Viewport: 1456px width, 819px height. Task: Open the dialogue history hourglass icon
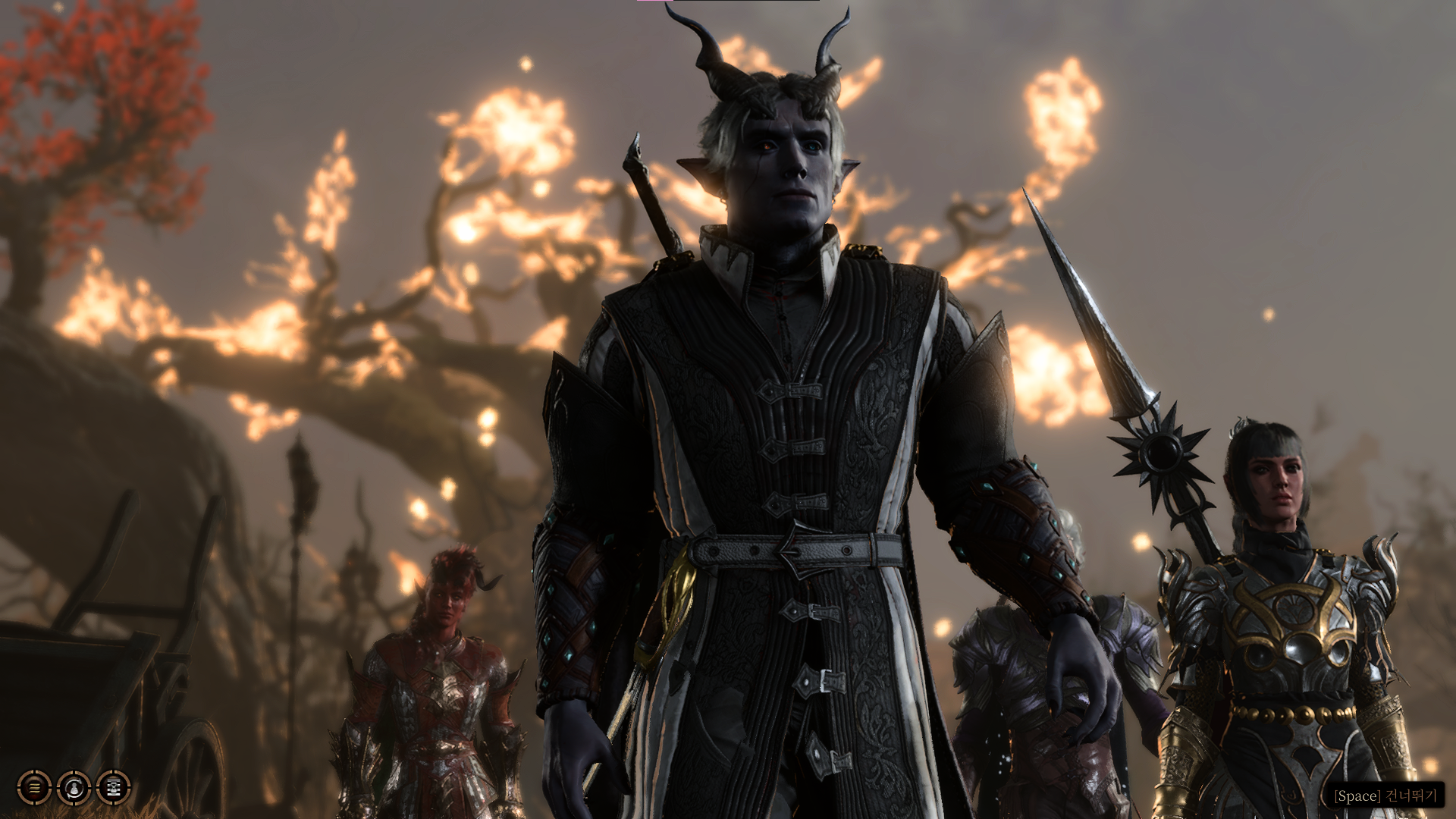pyautogui.click(x=113, y=788)
